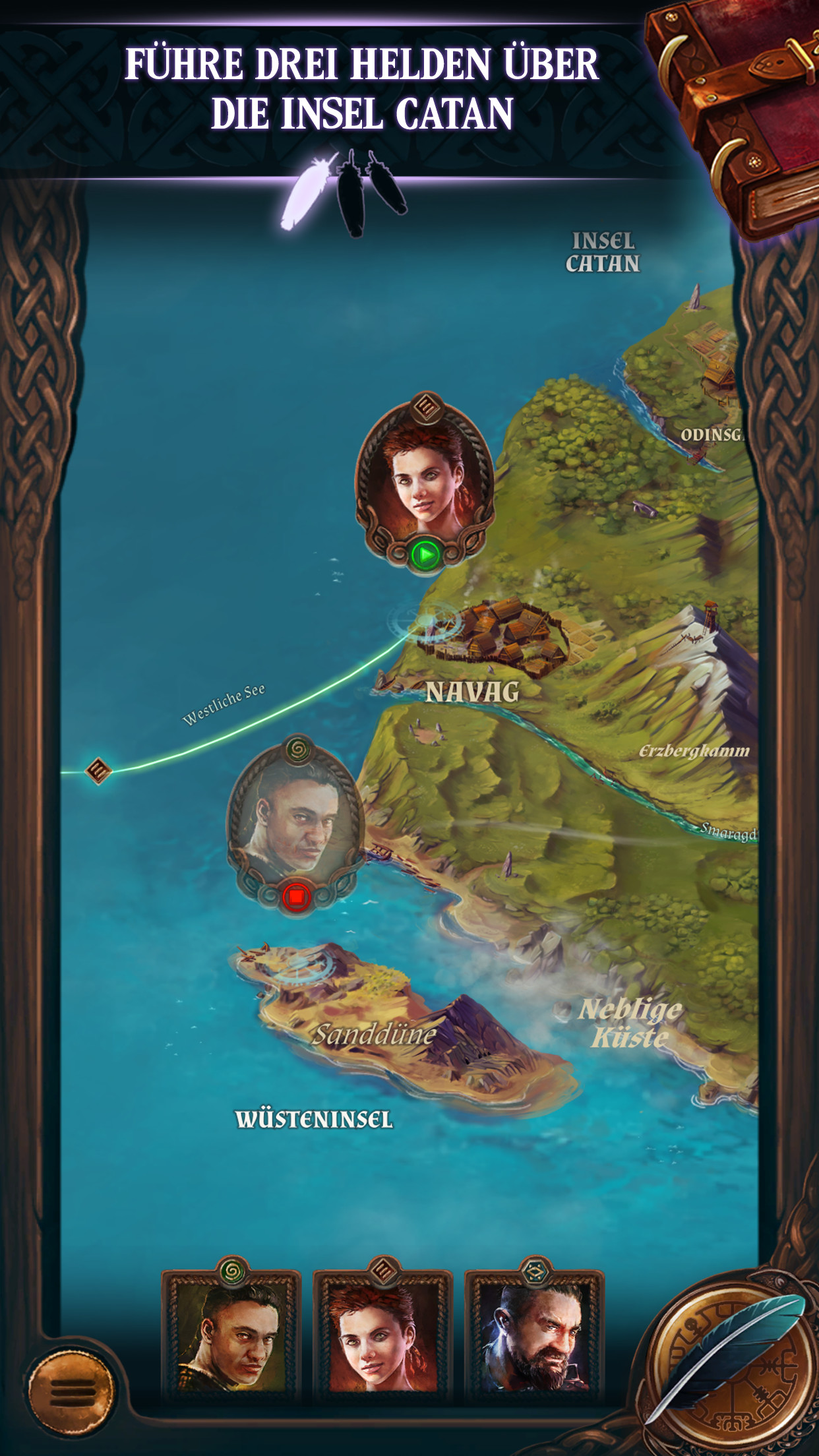This screenshot has height=1456, width=819.
Task: Open the round hamburger menu button
Action: pos(71,1391)
